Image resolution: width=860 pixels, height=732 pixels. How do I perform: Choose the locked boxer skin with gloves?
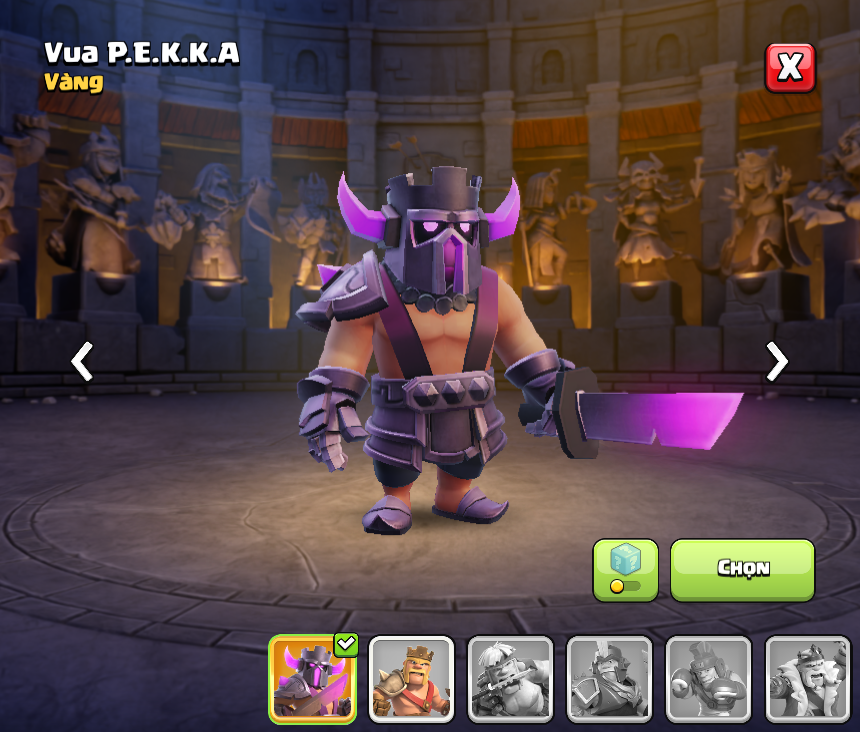[708, 679]
